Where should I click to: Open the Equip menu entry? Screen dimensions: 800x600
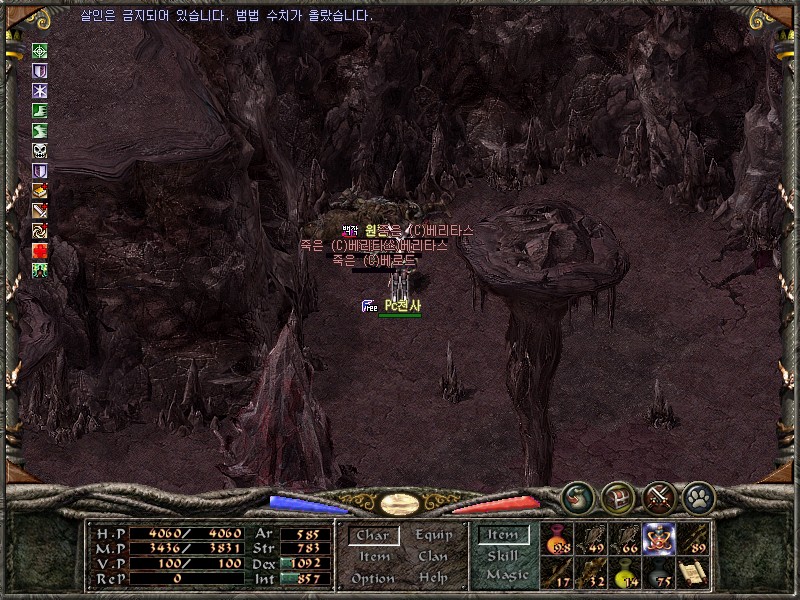click(x=433, y=535)
